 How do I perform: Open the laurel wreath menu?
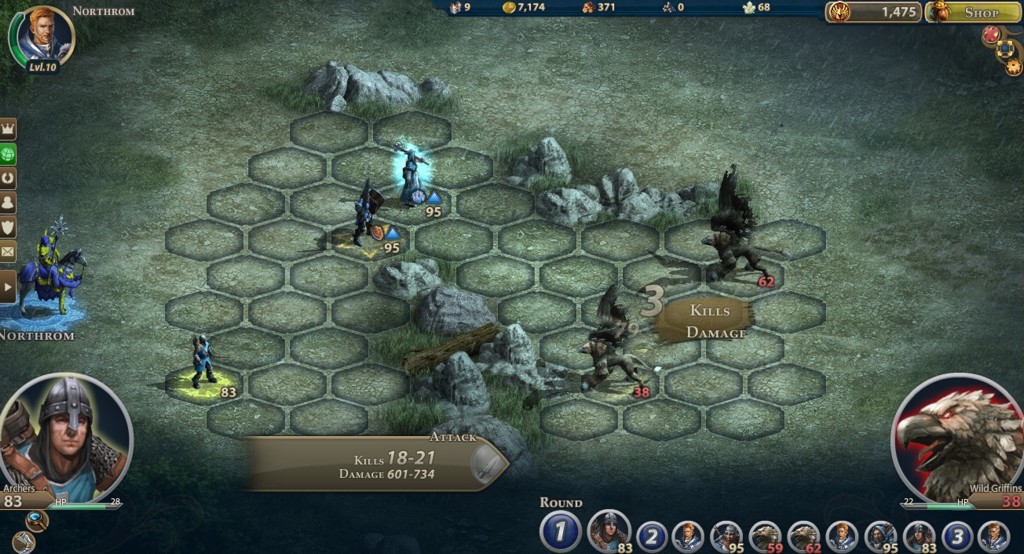coord(9,179)
